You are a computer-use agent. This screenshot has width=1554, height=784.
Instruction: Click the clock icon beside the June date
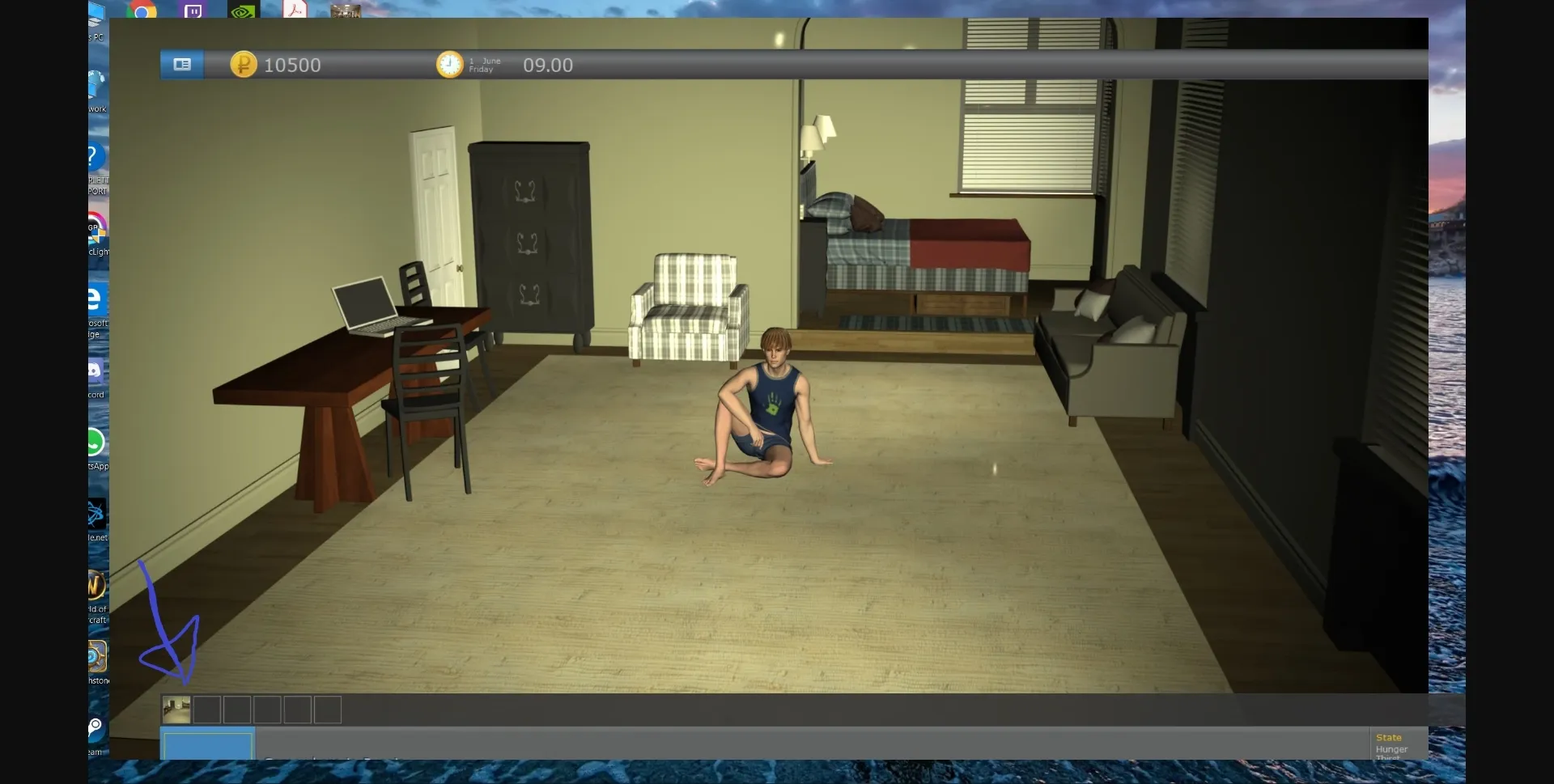click(x=448, y=65)
